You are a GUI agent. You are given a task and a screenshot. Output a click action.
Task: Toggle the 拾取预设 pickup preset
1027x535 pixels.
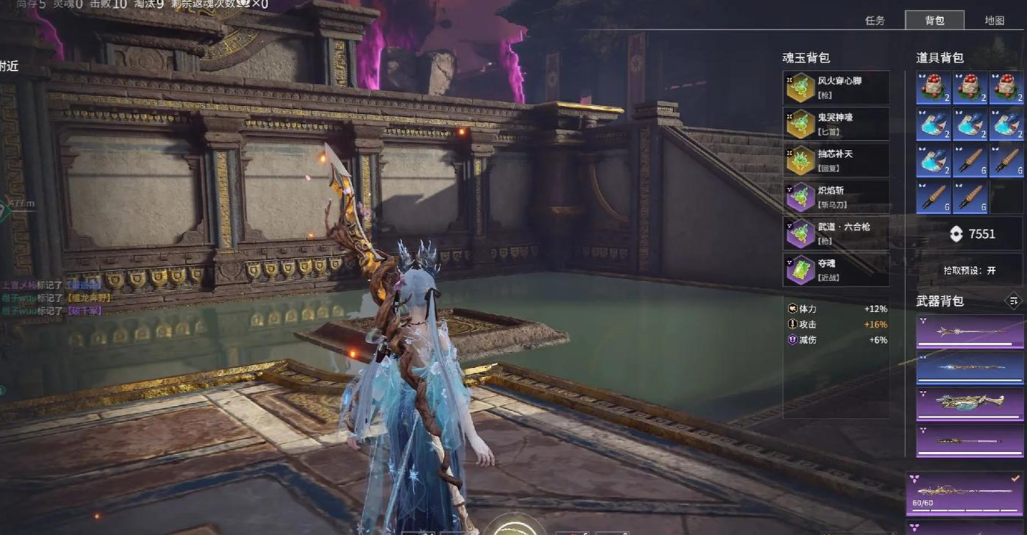969,270
